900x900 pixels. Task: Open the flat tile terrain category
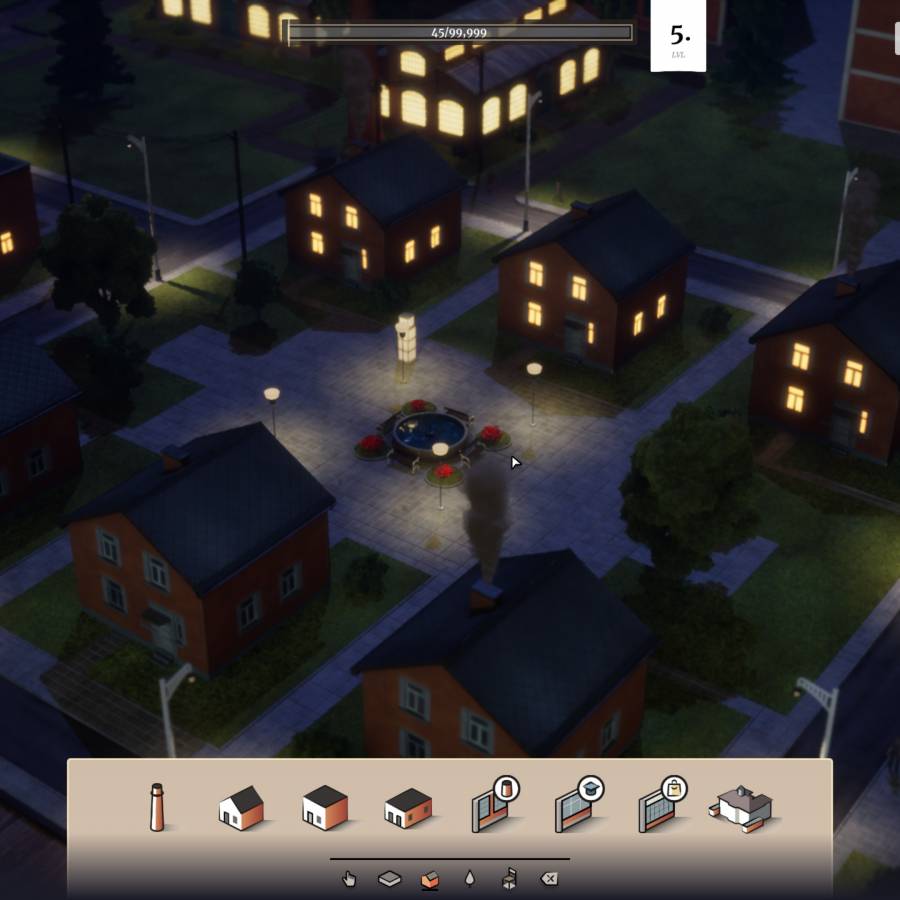[x=389, y=879]
